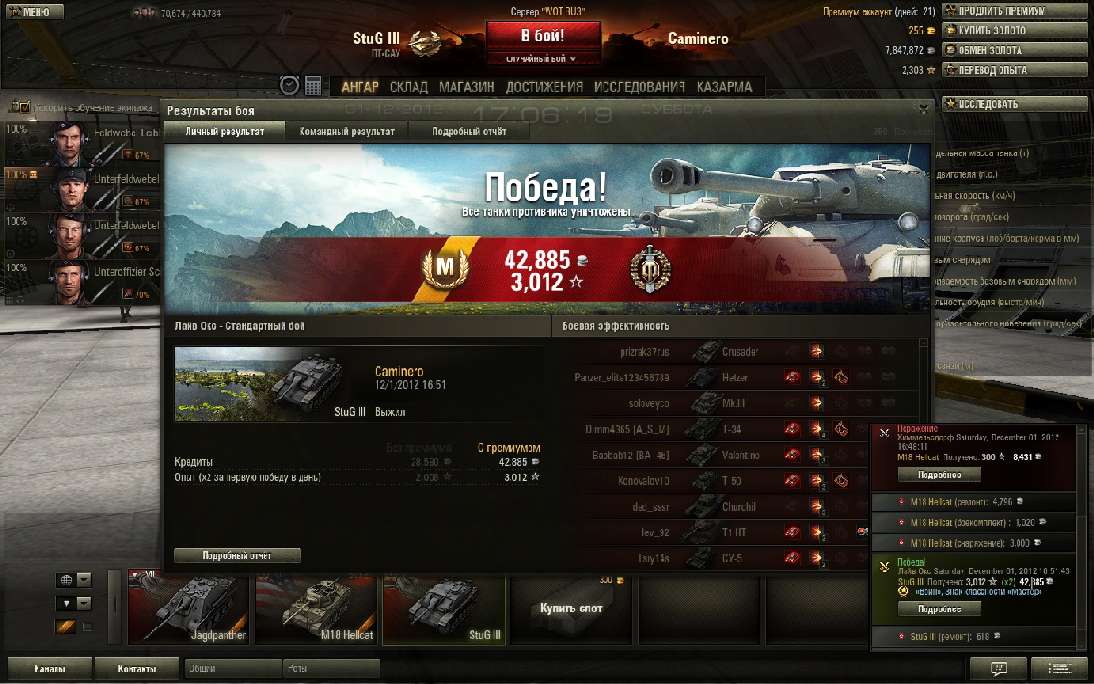Click the Купить слот tile
Screen dimensions: 1094x684
coord(571,608)
